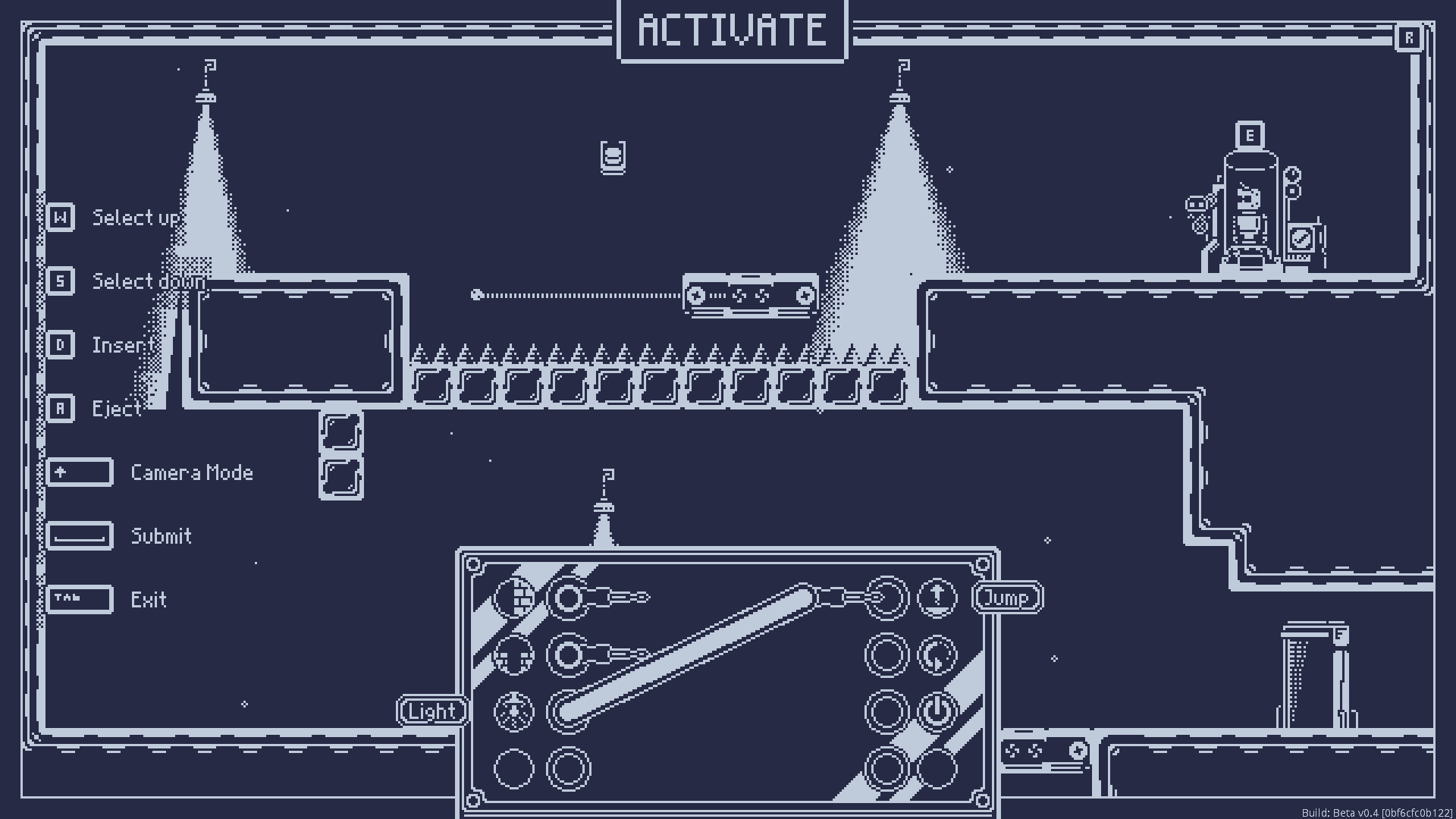Click the Exit button
This screenshot has width=1456, height=819.
point(80,599)
